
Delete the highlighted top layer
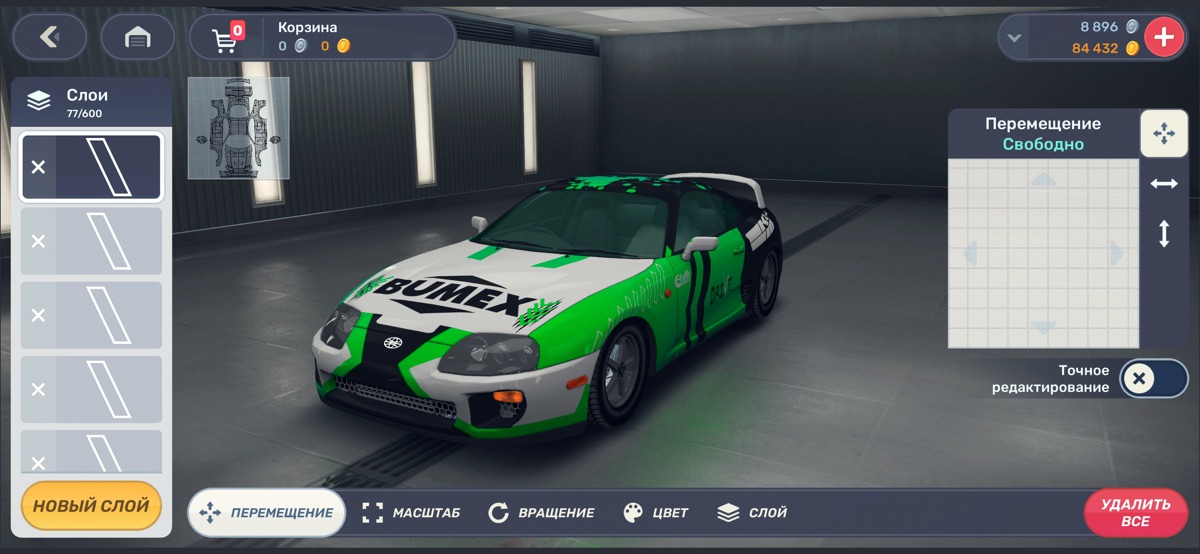(x=38, y=167)
